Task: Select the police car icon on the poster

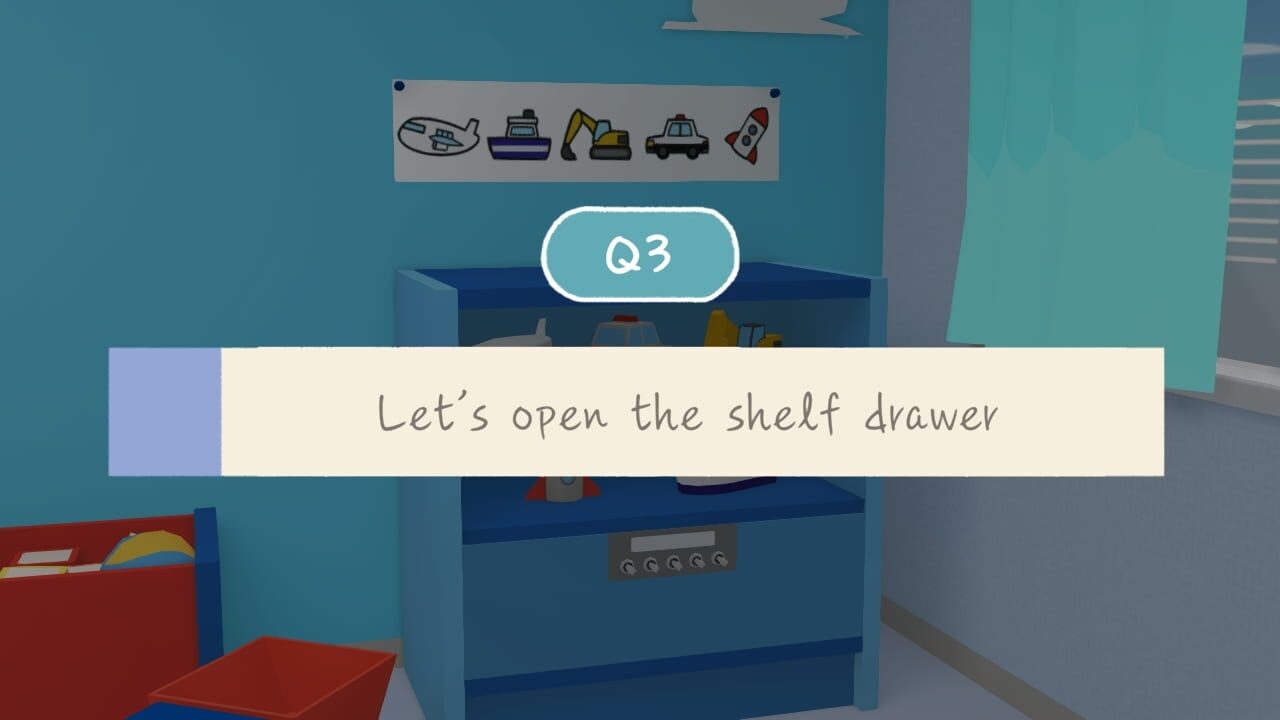Action: coord(676,136)
